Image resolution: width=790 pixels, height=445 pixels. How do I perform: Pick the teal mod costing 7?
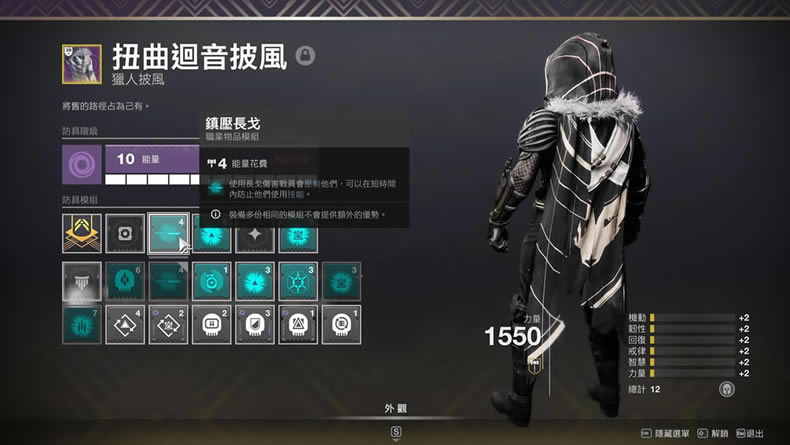(81, 325)
